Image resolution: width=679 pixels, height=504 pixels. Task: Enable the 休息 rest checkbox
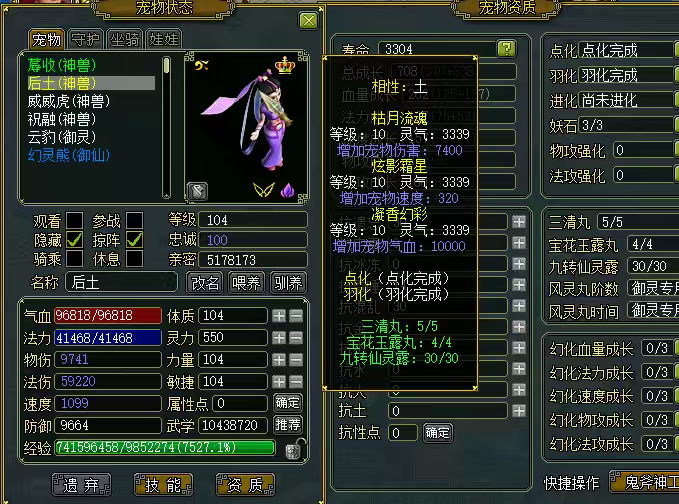[134, 259]
